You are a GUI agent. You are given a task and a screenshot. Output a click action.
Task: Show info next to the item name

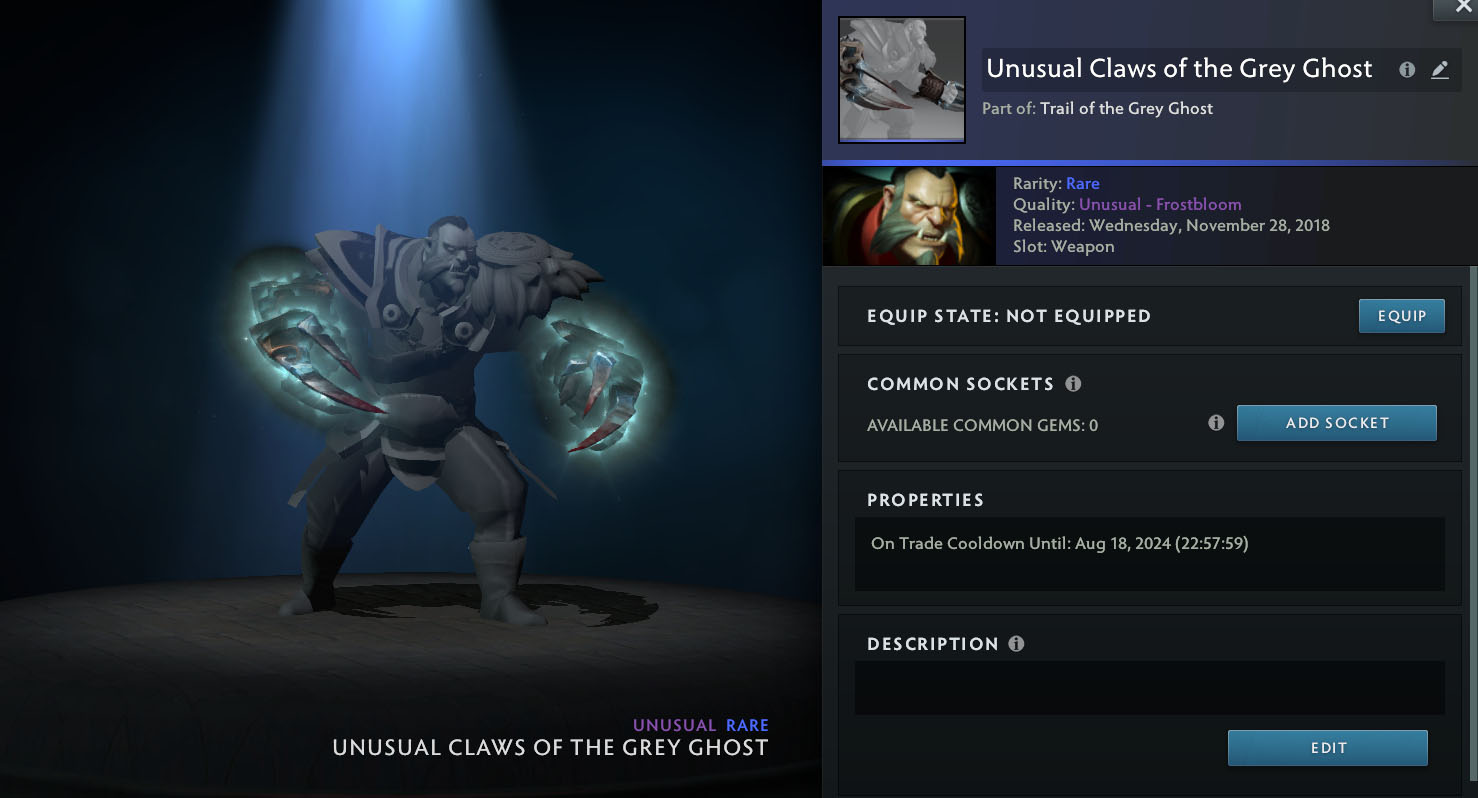click(x=1407, y=70)
